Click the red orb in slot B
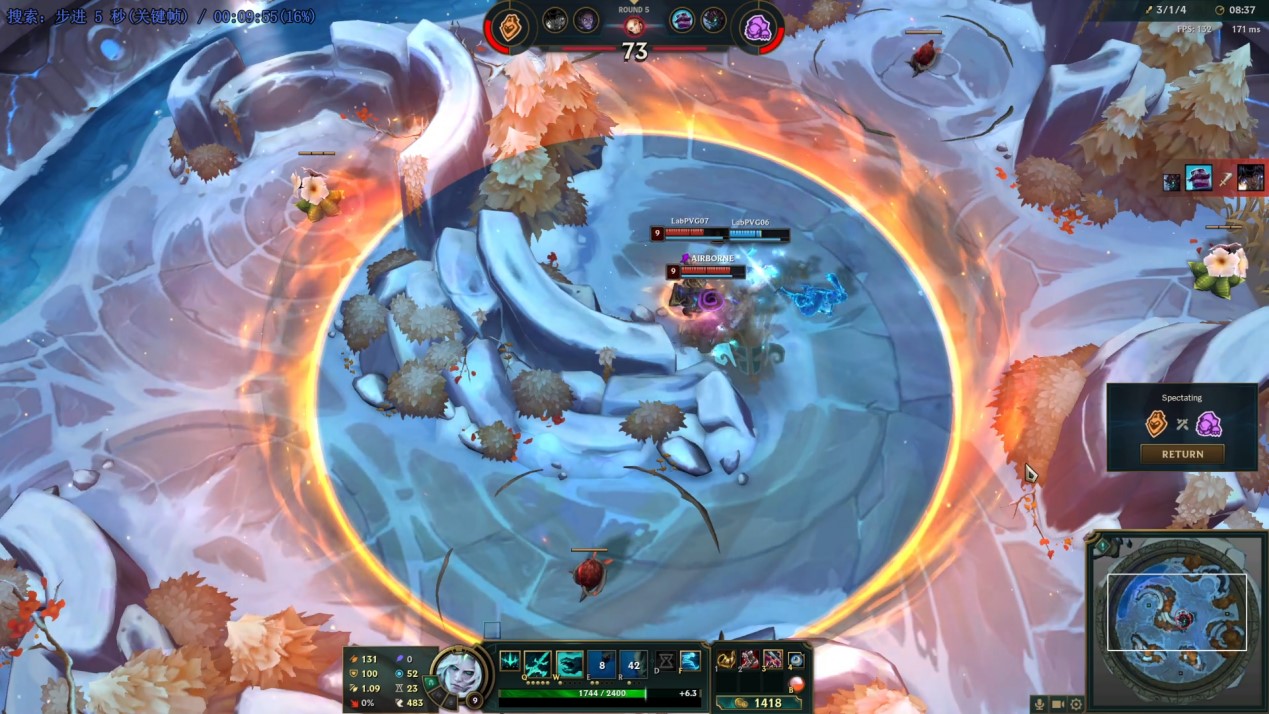This screenshot has width=1269, height=714. pyautogui.click(x=797, y=685)
